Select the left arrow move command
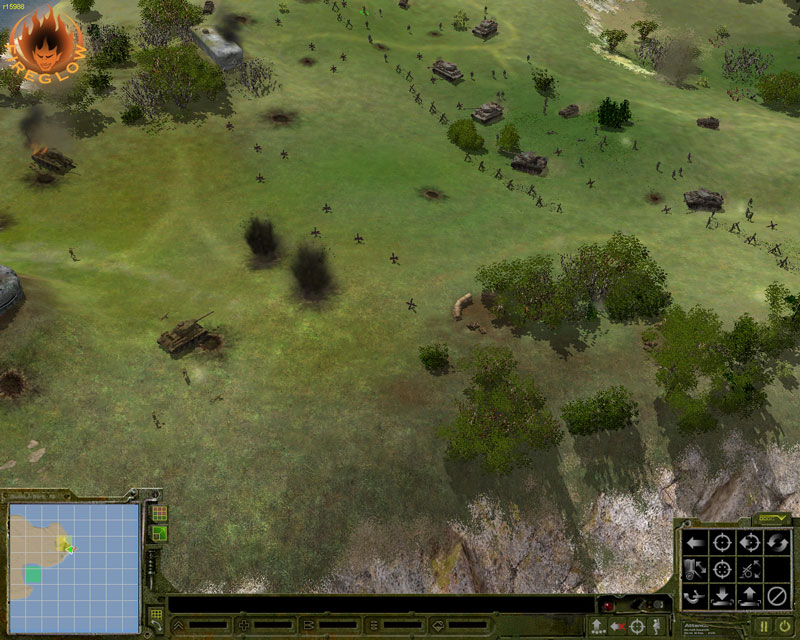This screenshot has width=800, height=640. point(693,543)
